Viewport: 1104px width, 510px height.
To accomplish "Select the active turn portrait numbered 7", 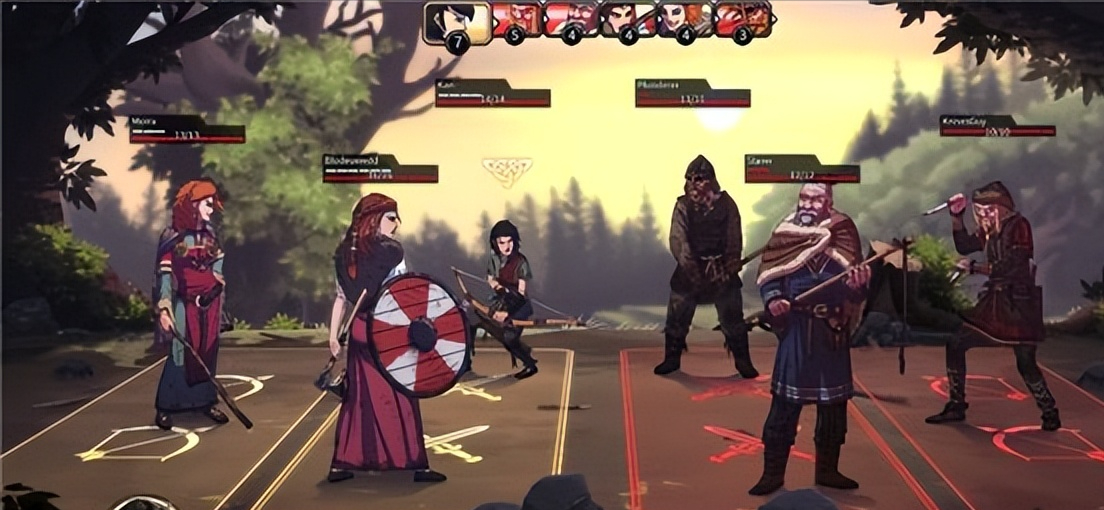I will coord(456,21).
